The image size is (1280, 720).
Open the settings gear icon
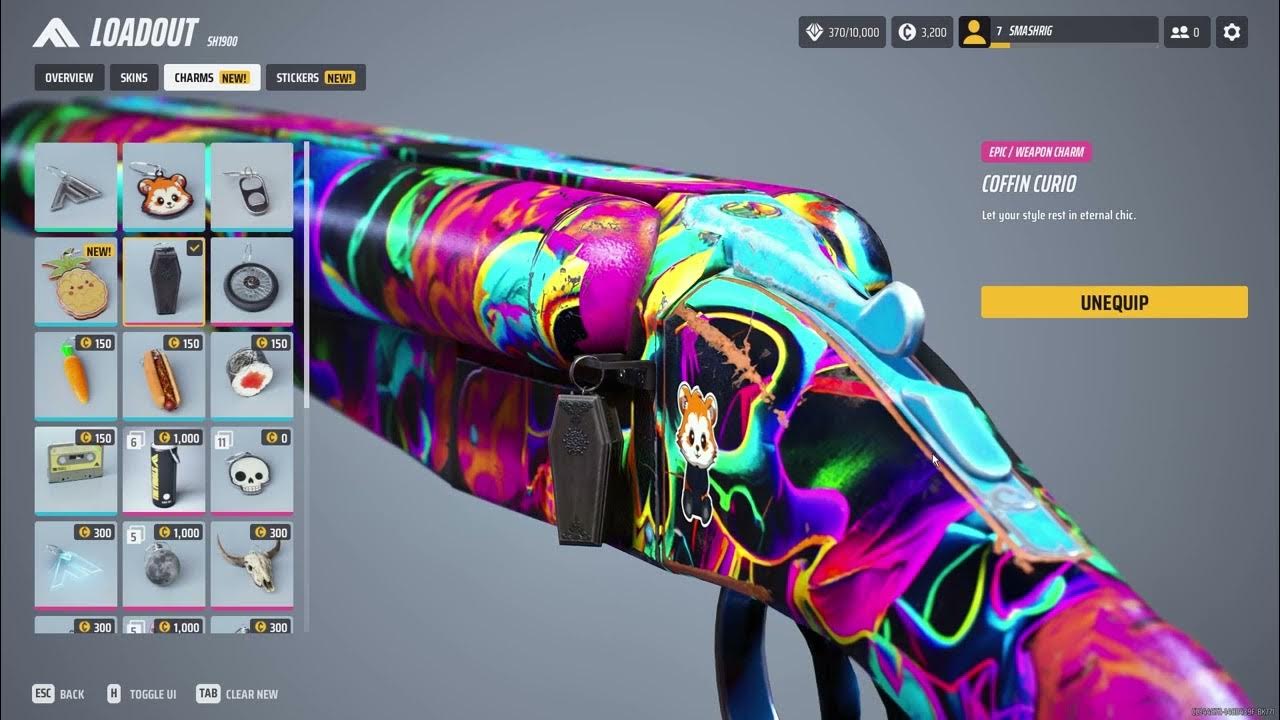1231,31
